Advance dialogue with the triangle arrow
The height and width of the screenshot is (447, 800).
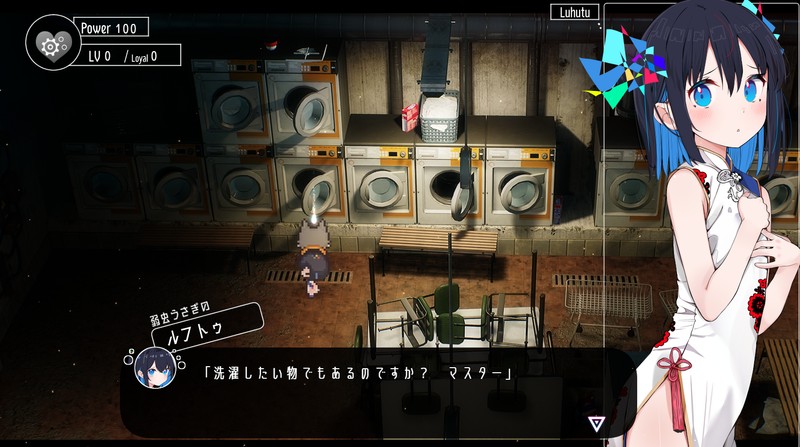click(597, 423)
